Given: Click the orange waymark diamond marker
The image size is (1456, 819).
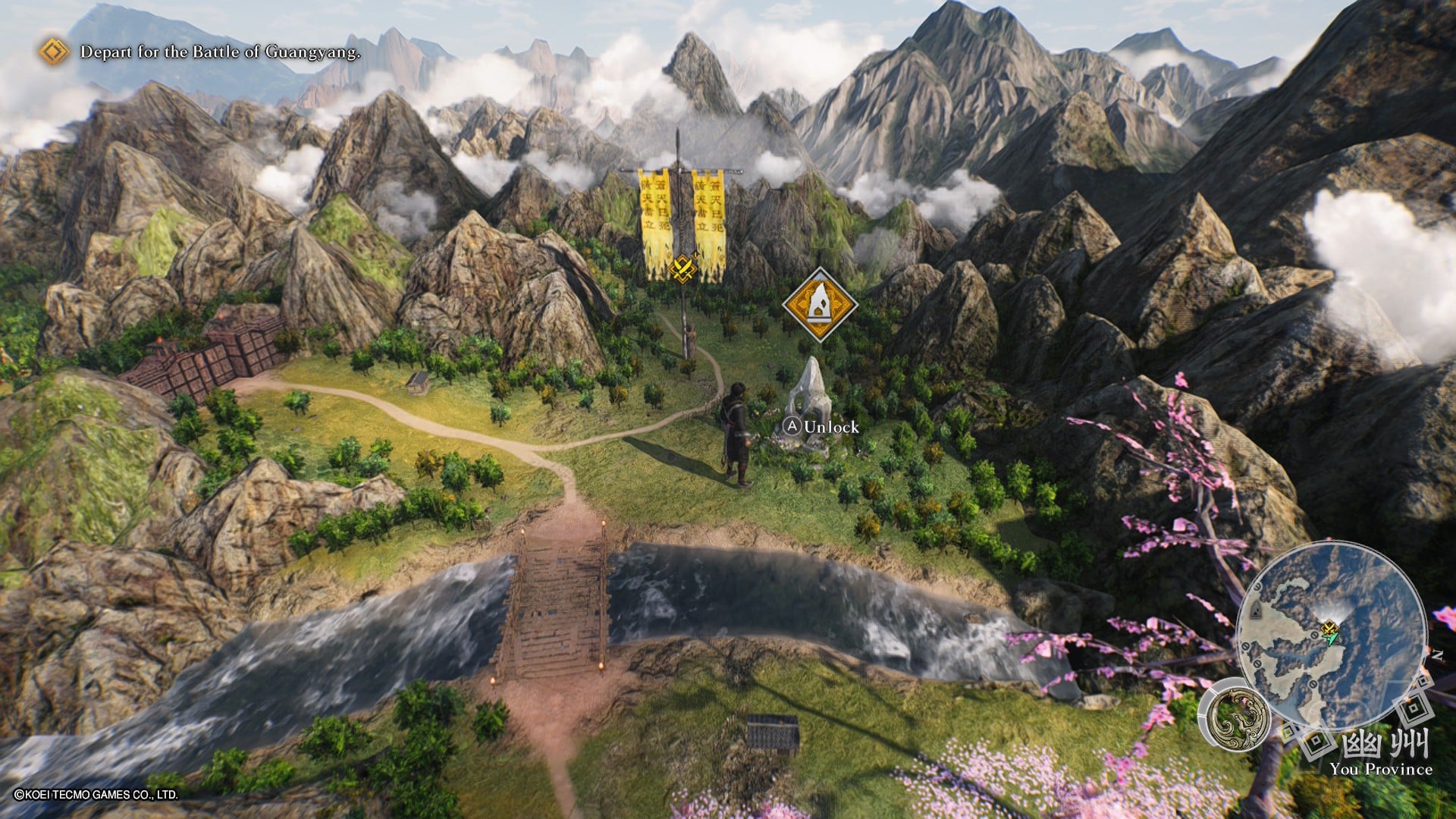Looking at the screenshot, I should (x=820, y=305).
